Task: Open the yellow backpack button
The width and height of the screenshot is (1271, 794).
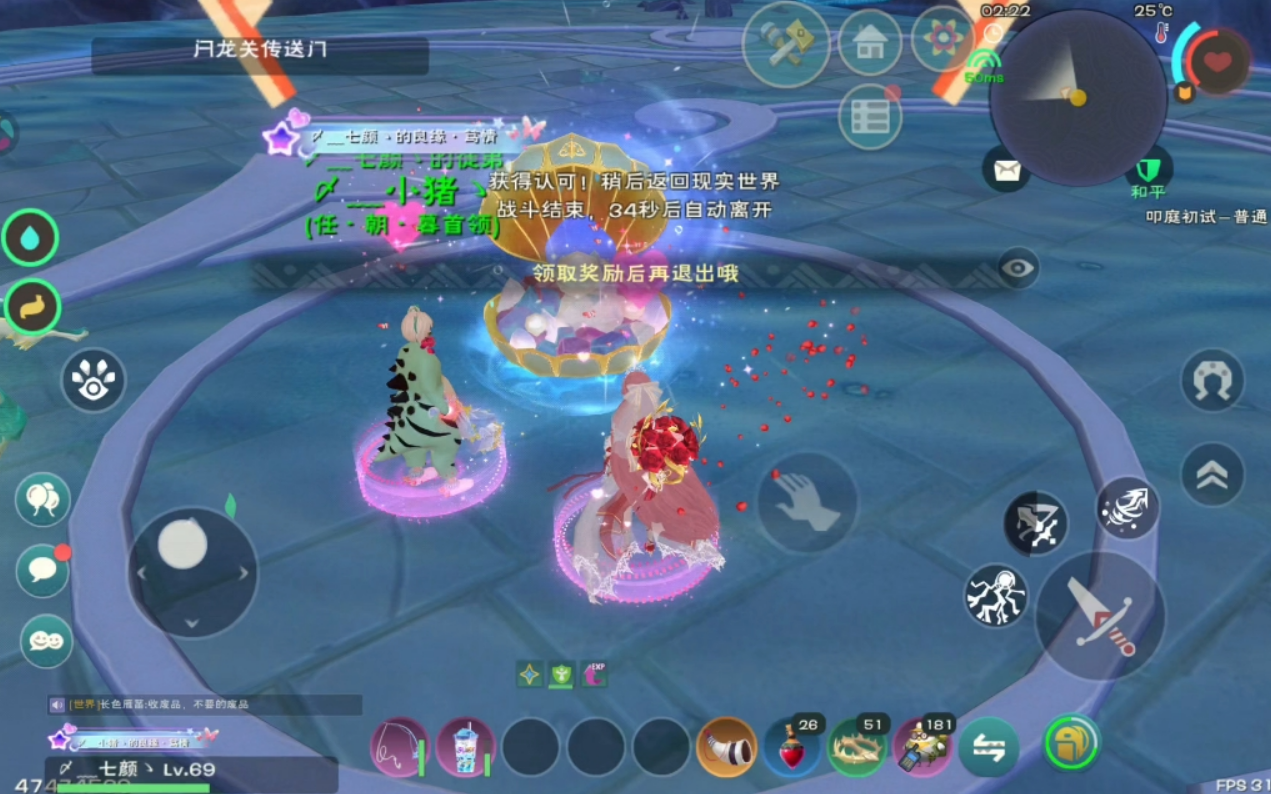Action: [x=1071, y=743]
